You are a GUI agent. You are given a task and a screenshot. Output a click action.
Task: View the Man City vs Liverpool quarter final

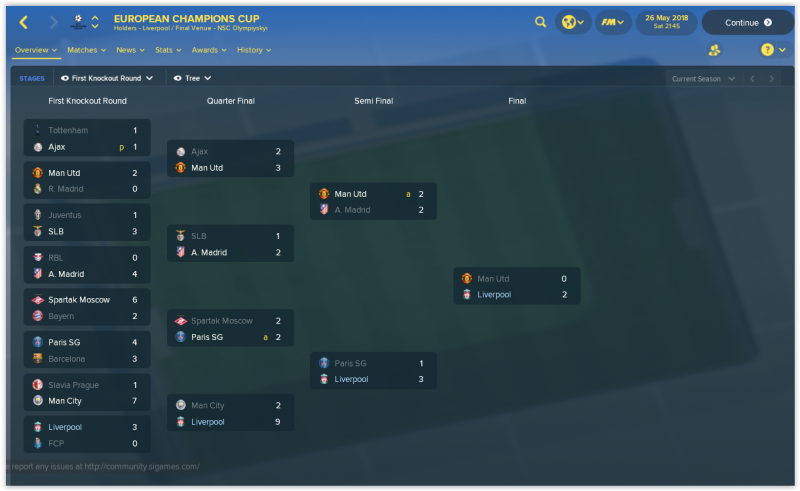[230, 413]
